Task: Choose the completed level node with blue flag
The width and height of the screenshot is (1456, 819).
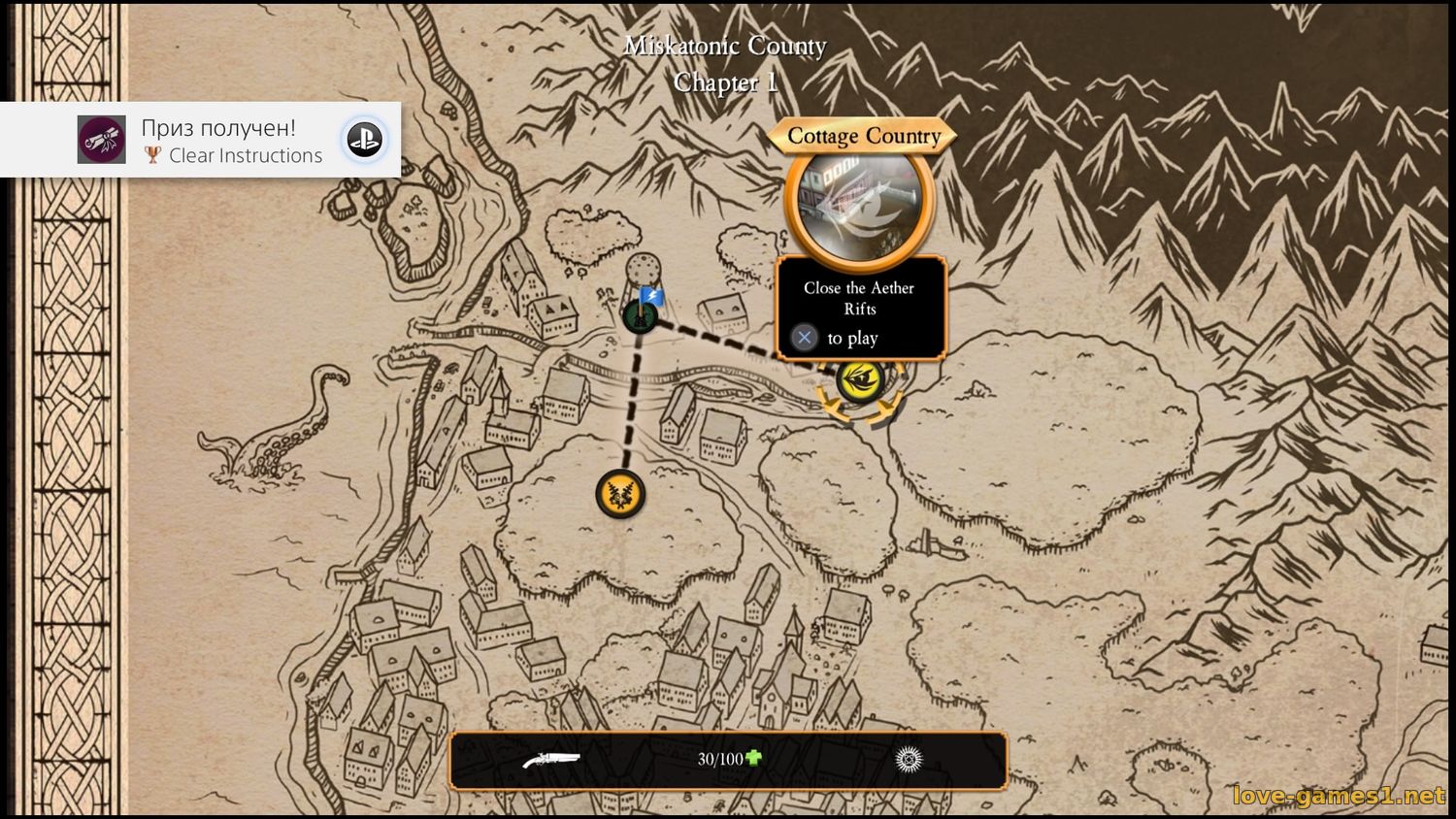Action: 640,314
